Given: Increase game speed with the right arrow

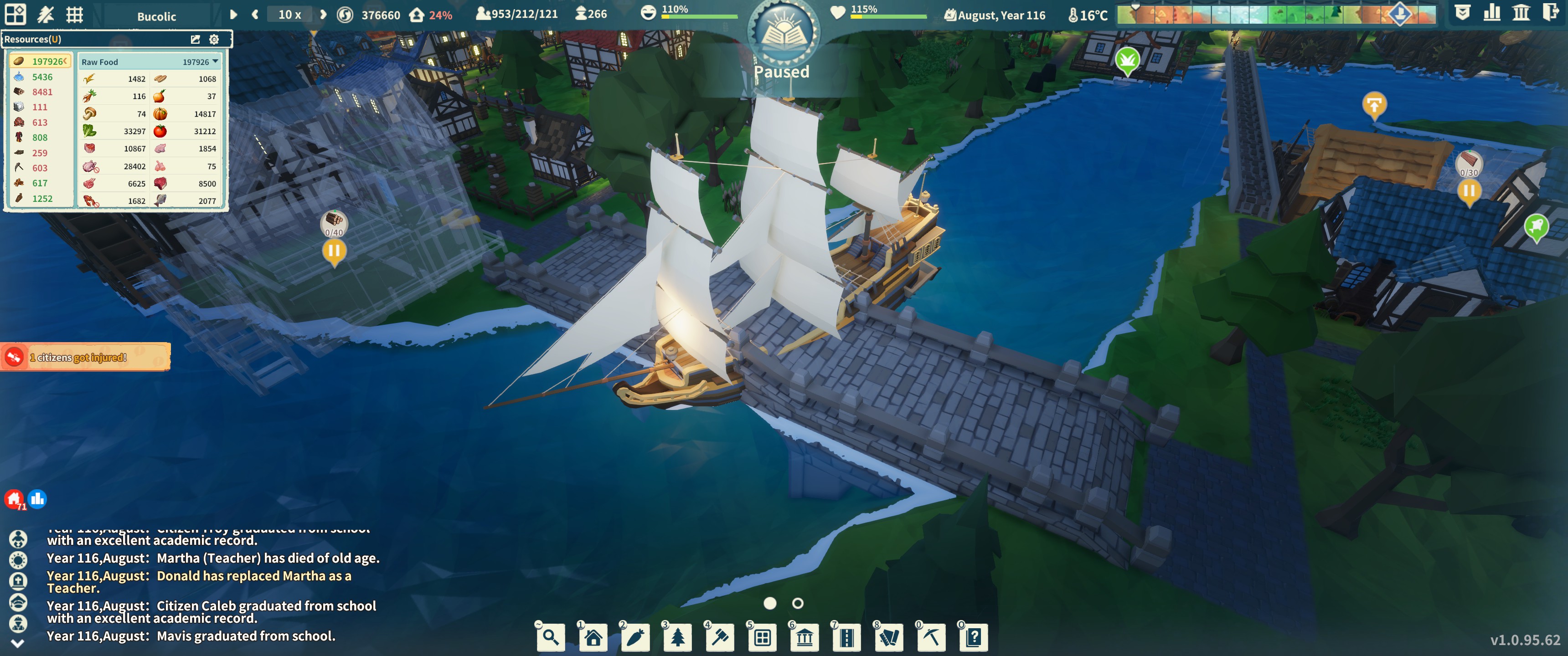Looking at the screenshot, I should point(323,15).
